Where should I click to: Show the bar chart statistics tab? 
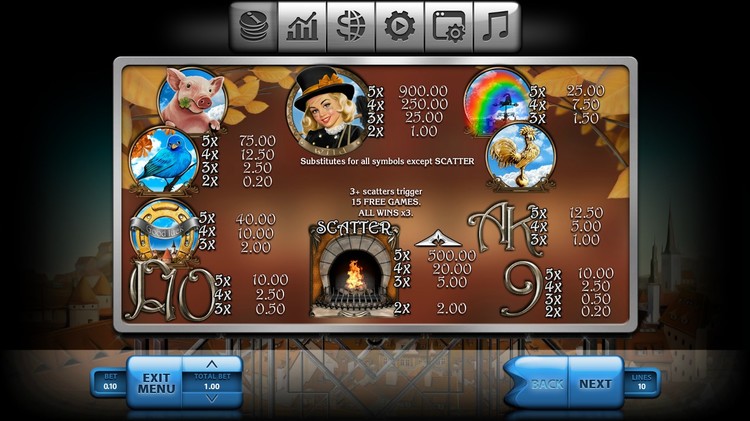click(x=302, y=27)
